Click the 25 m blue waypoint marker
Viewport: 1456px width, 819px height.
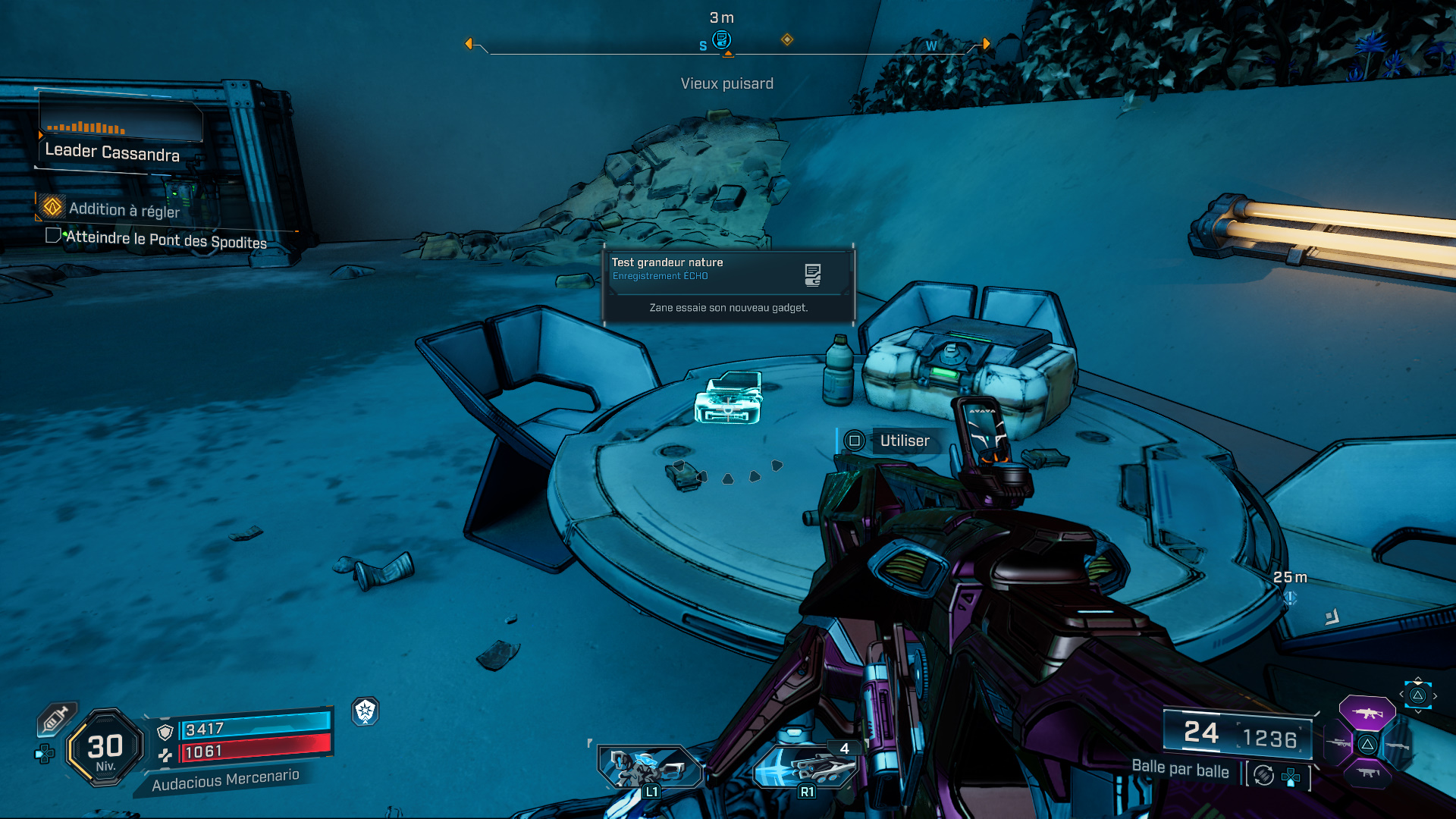point(1290,598)
